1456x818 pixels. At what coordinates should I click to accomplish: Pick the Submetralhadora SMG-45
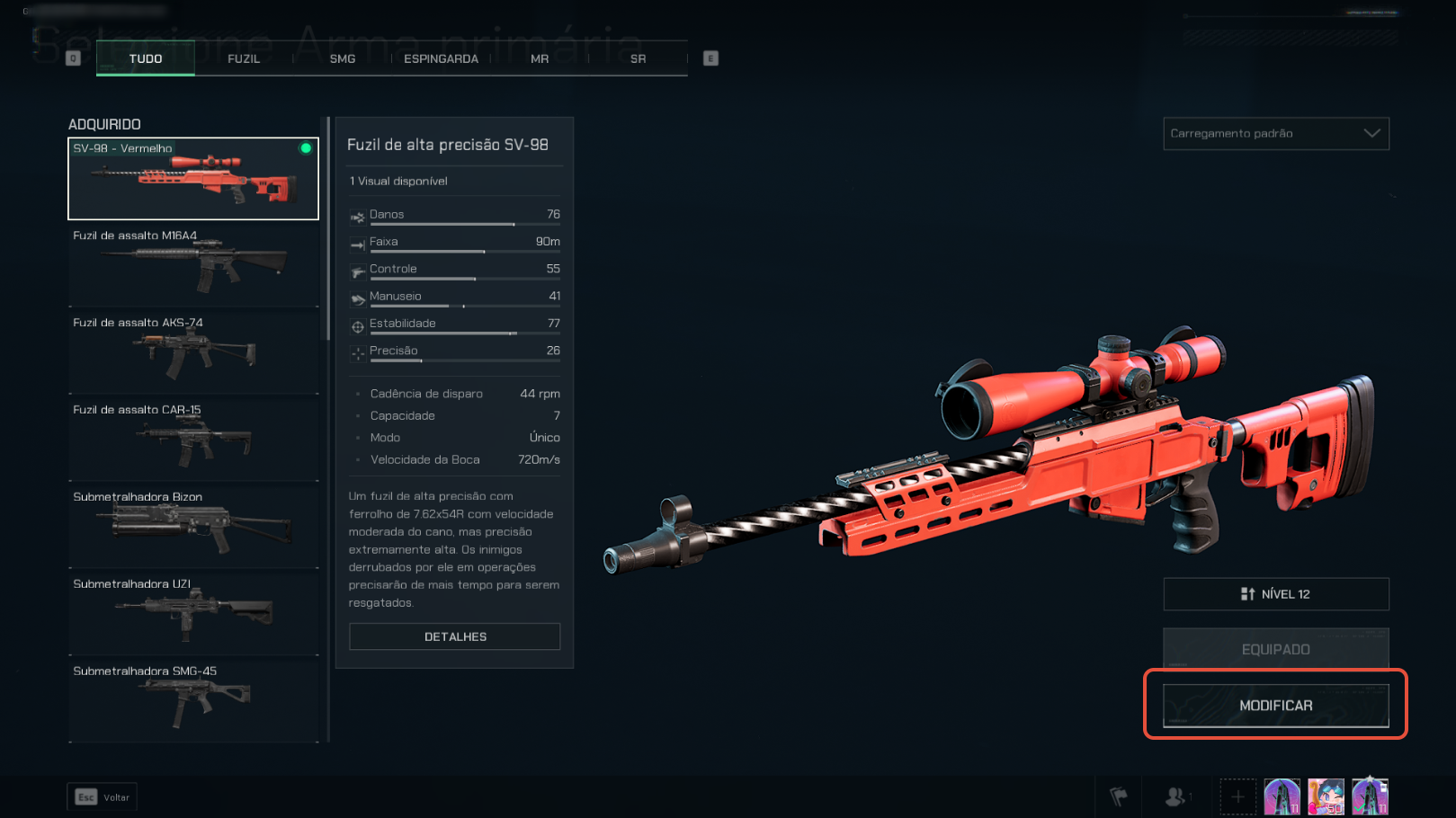(x=193, y=701)
